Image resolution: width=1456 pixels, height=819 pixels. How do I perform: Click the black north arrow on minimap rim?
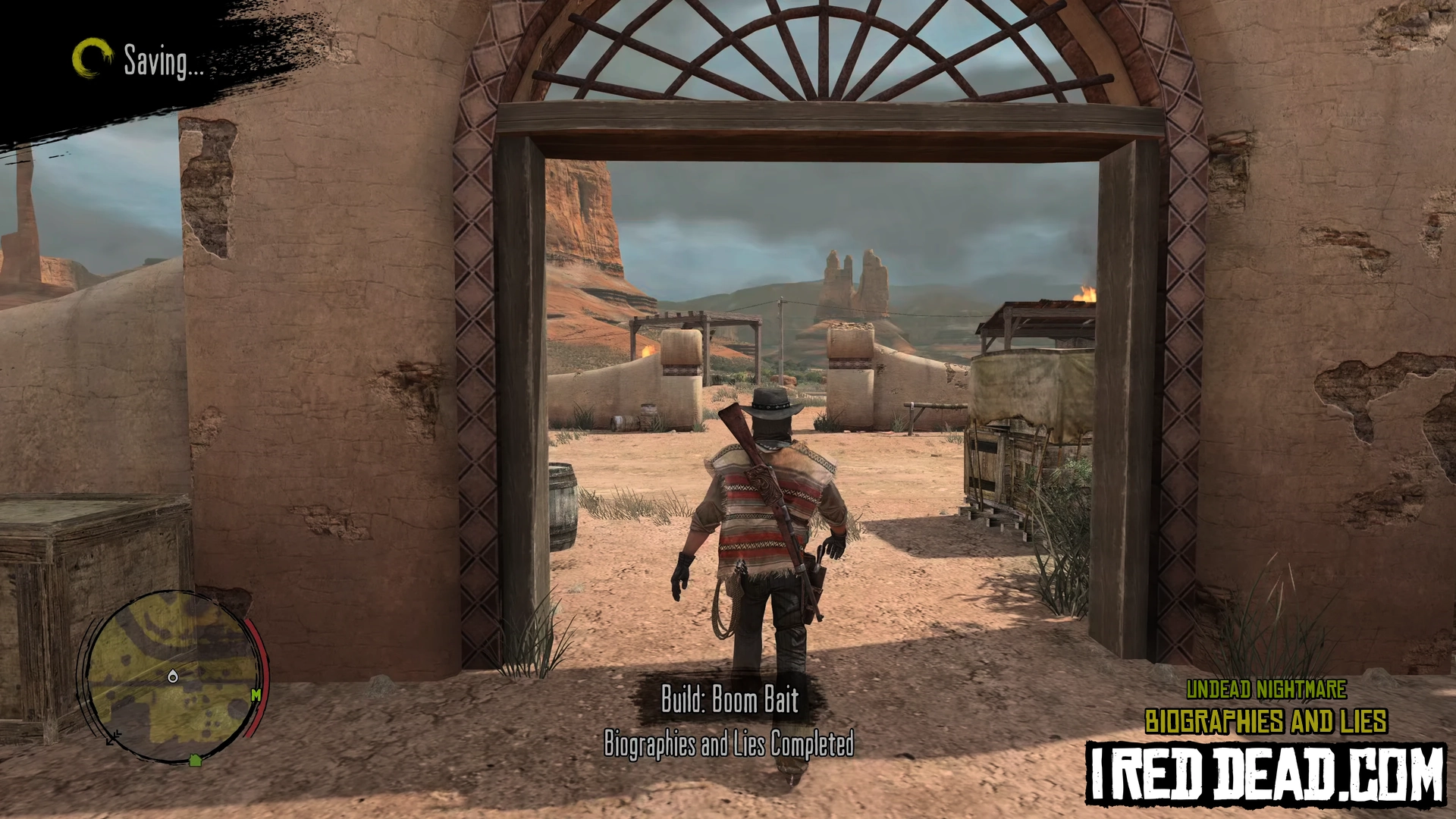coord(113,736)
